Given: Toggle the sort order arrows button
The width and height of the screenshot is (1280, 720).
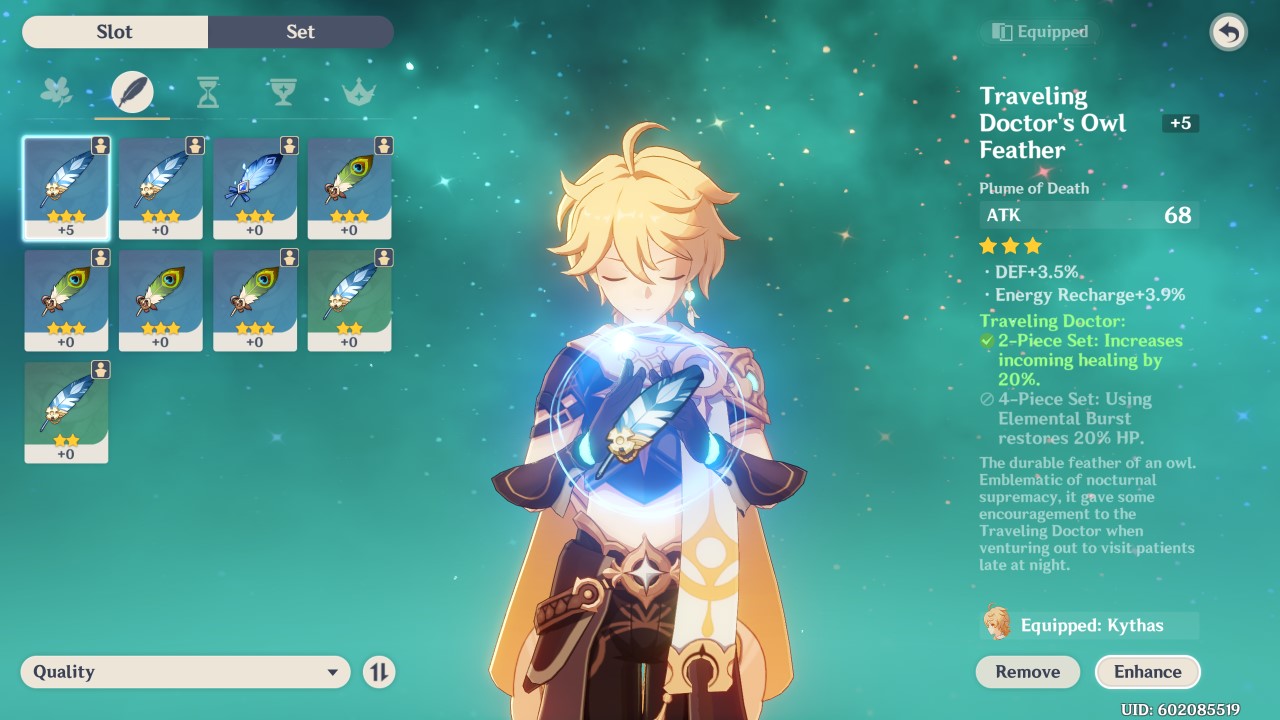Looking at the screenshot, I should (x=379, y=672).
